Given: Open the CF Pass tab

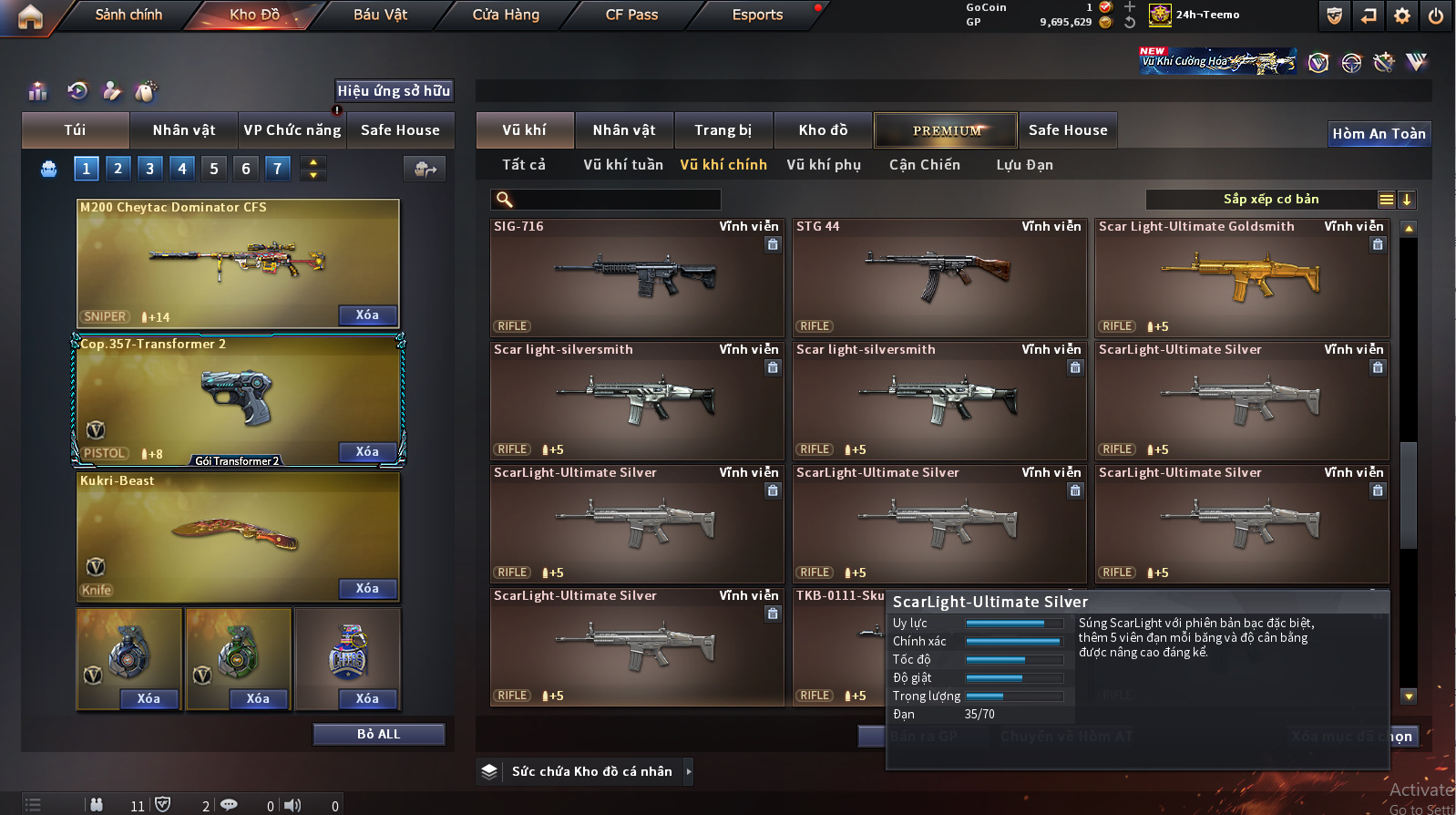Looking at the screenshot, I should (631, 15).
